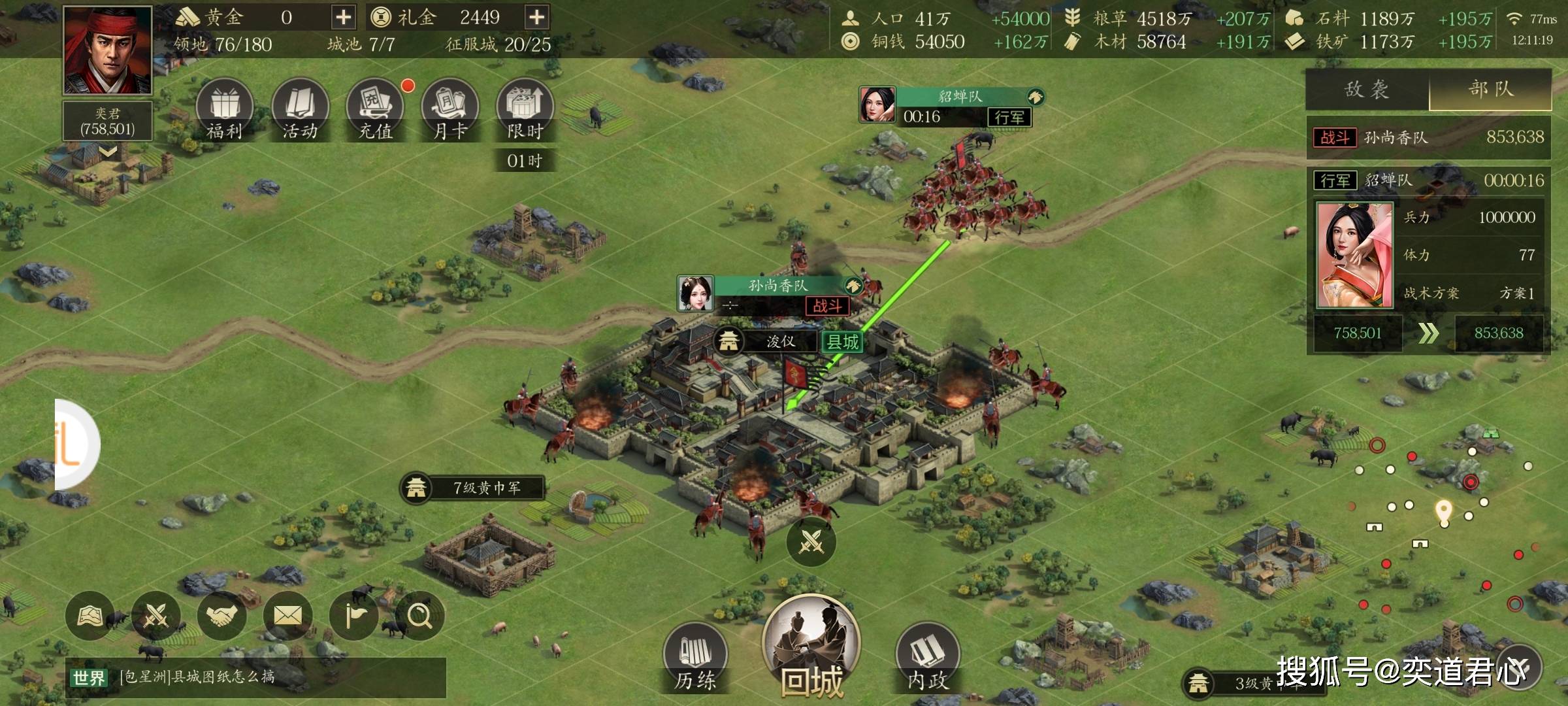Select the 貂蝉队 marching row
This screenshot has height=706, width=1568.
pos(1428,180)
